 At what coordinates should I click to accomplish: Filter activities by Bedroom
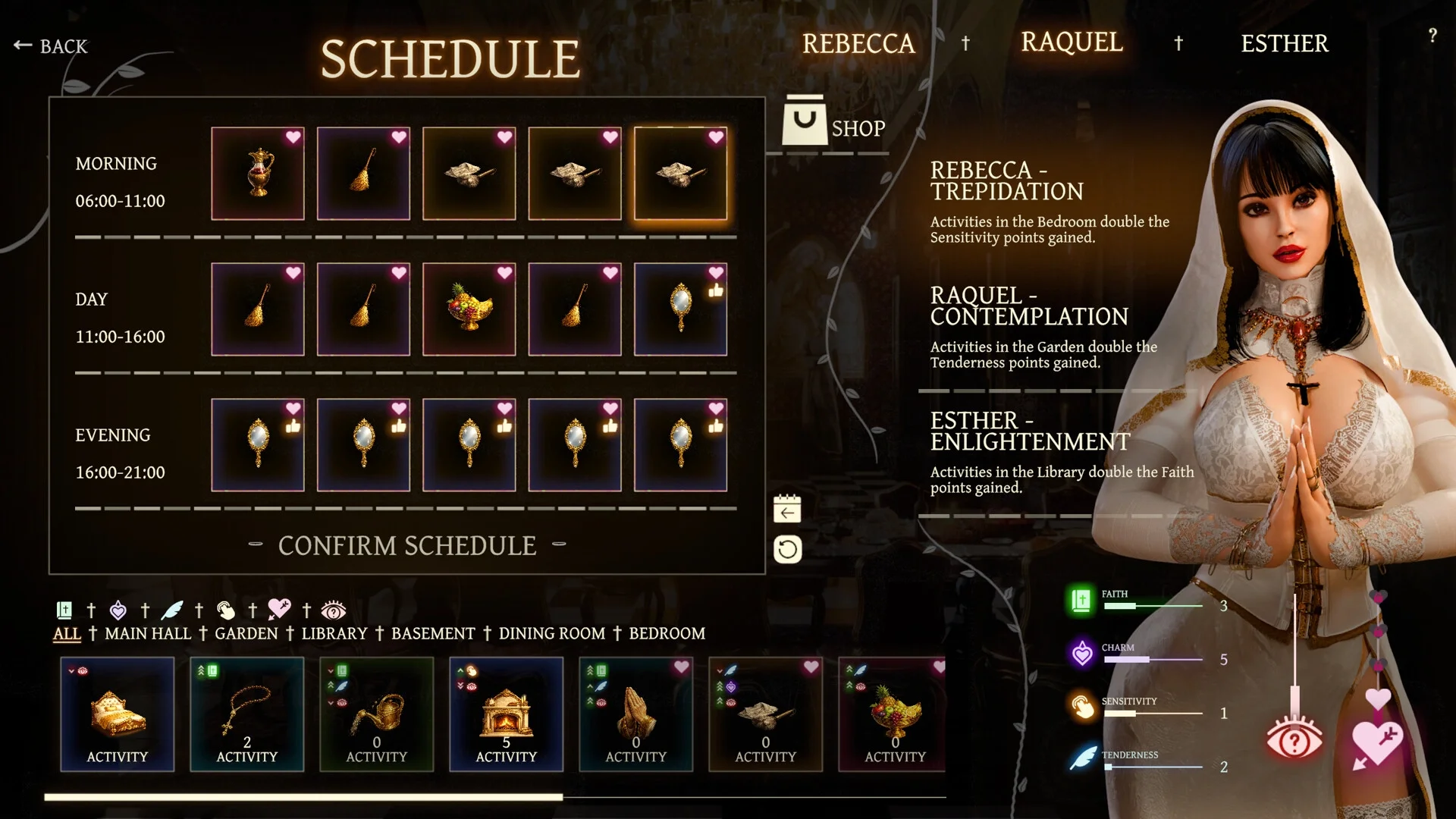click(667, 633)
